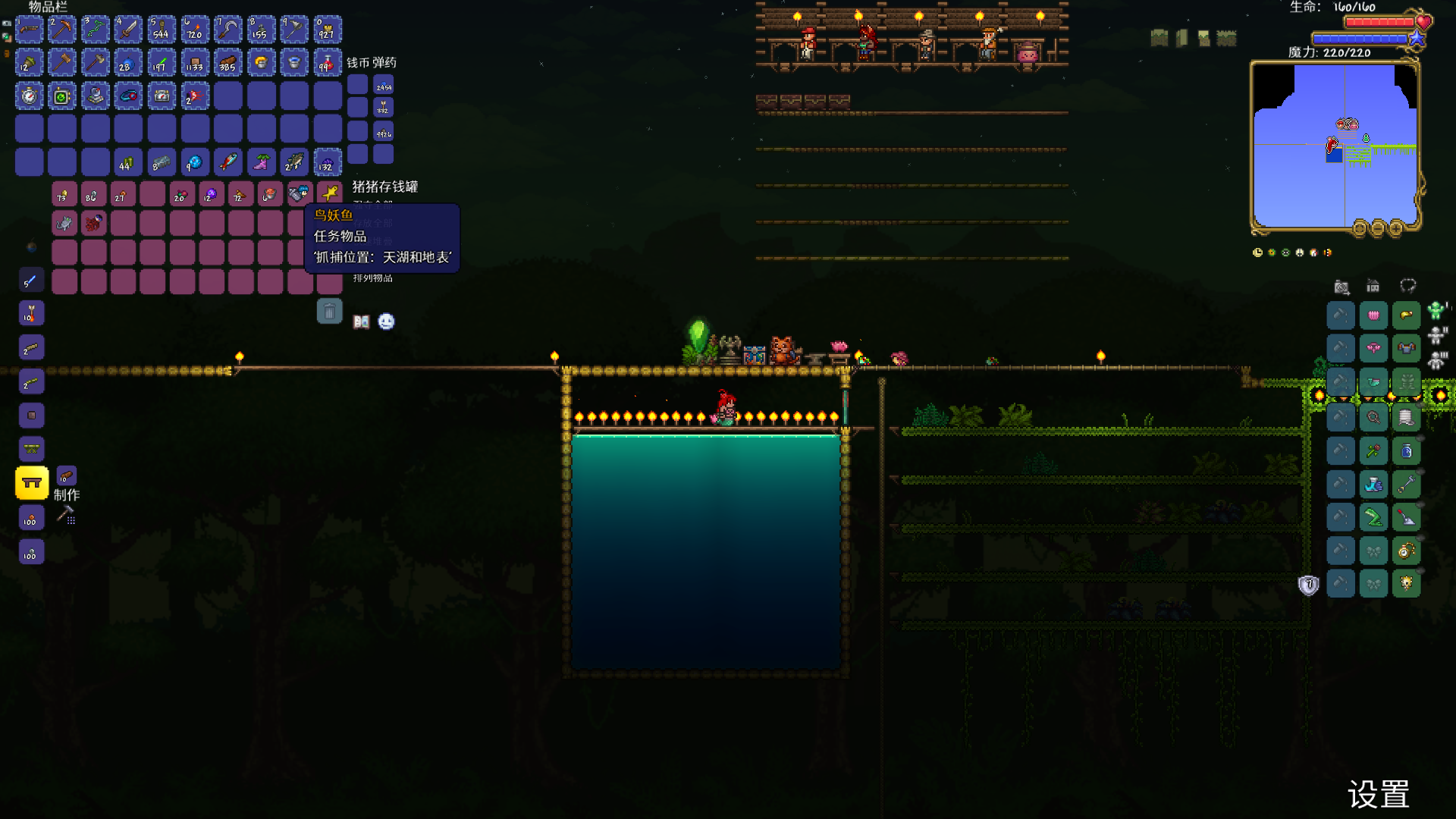This screenshot has height=819, width=1456.
Task: Open the housing menu house icon
Action: pyautogui.click(x=1373, y=286)
